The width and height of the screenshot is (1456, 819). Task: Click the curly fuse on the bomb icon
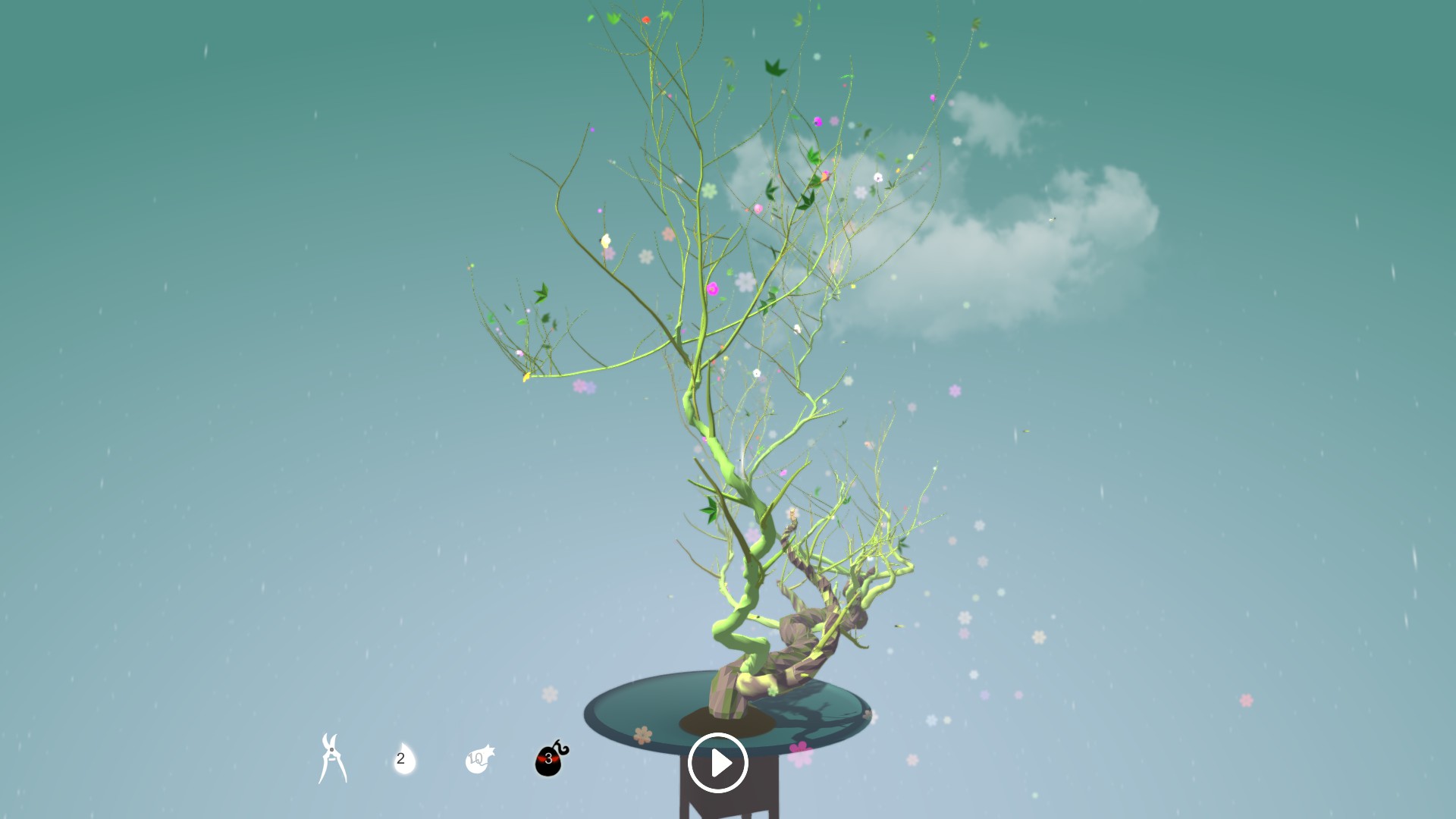561,745
